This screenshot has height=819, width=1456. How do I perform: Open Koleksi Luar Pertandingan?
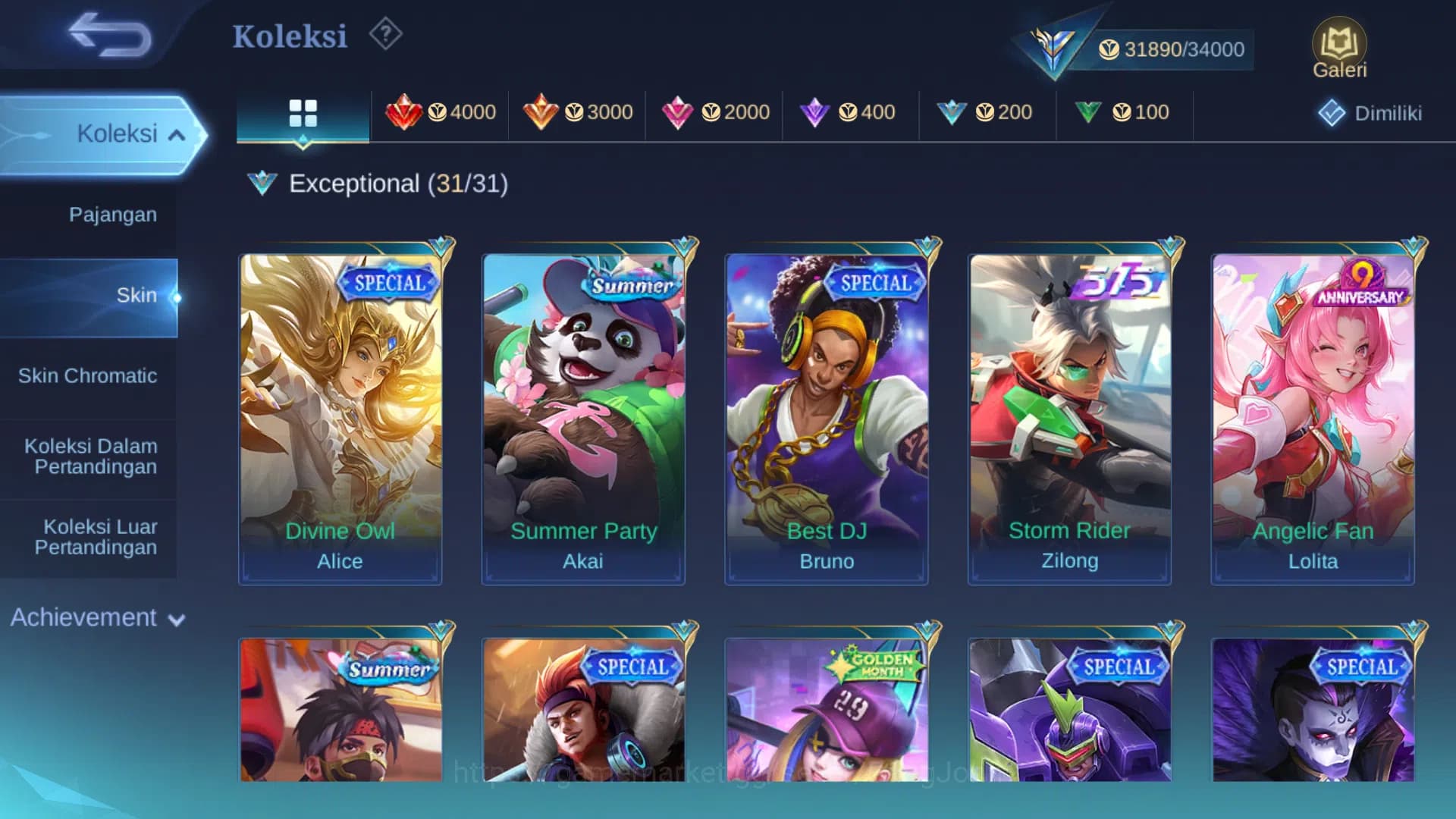(x=101, y=536)
